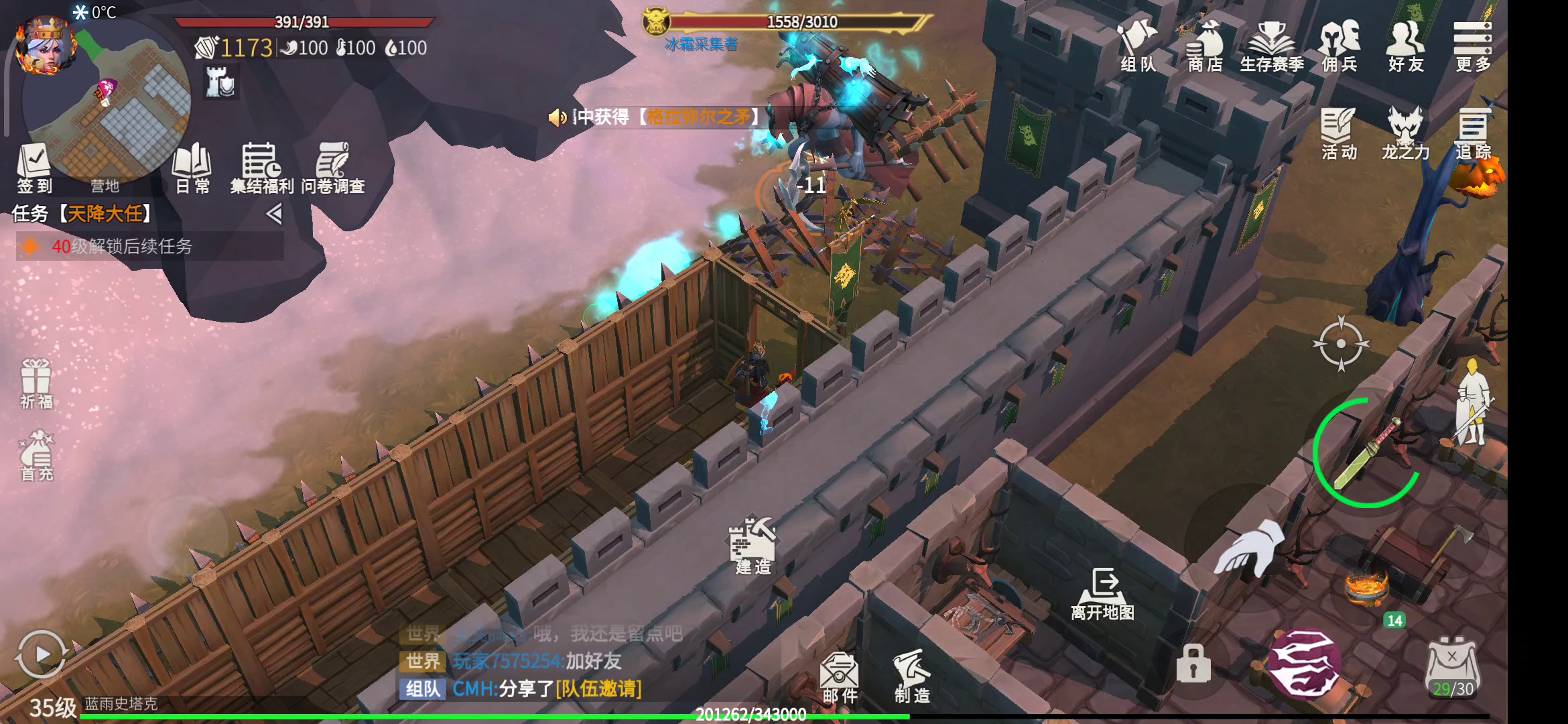Open the 追踪 tracking panel
1568x724 pixels.
(1472, 133)
